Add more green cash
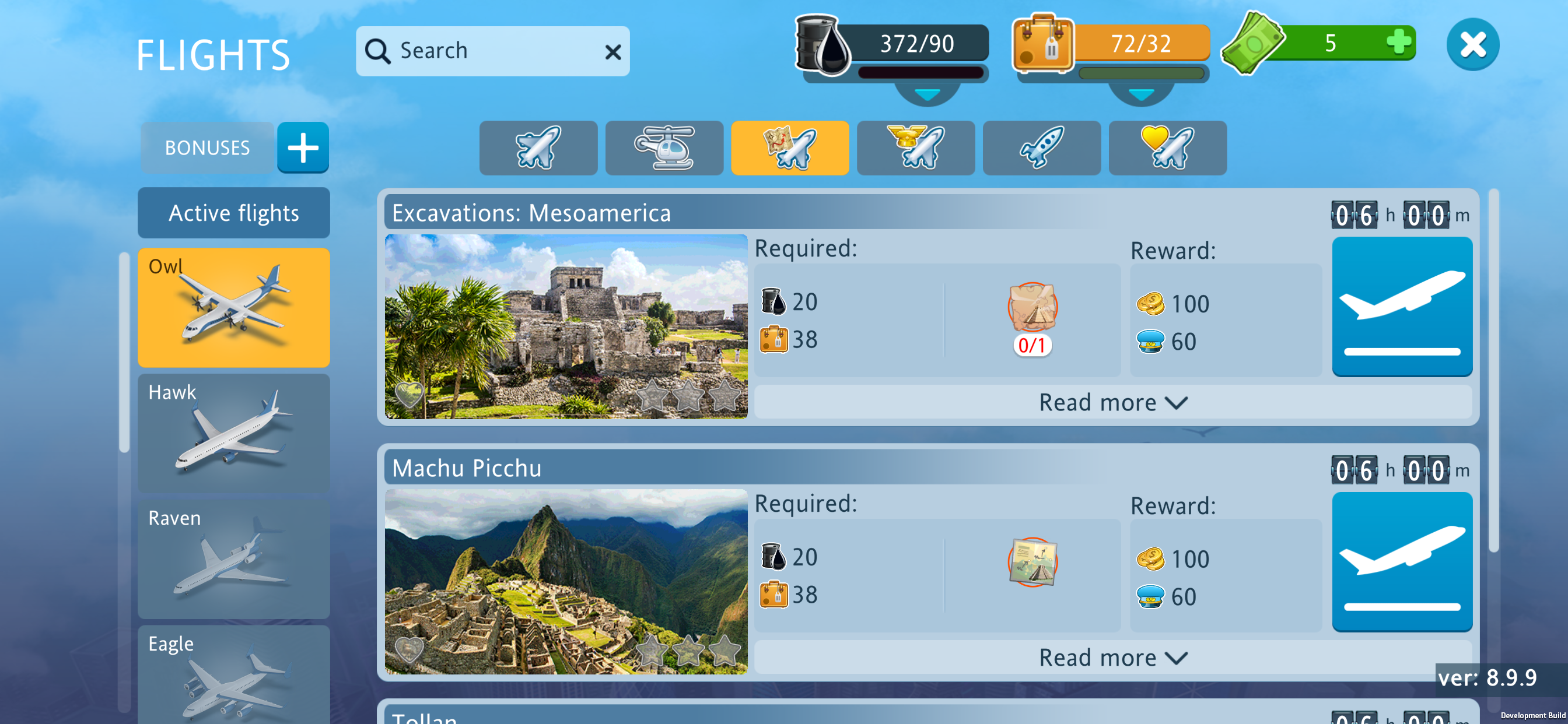The height and width of the screenshot is (724, 1568). (1398, 43)
